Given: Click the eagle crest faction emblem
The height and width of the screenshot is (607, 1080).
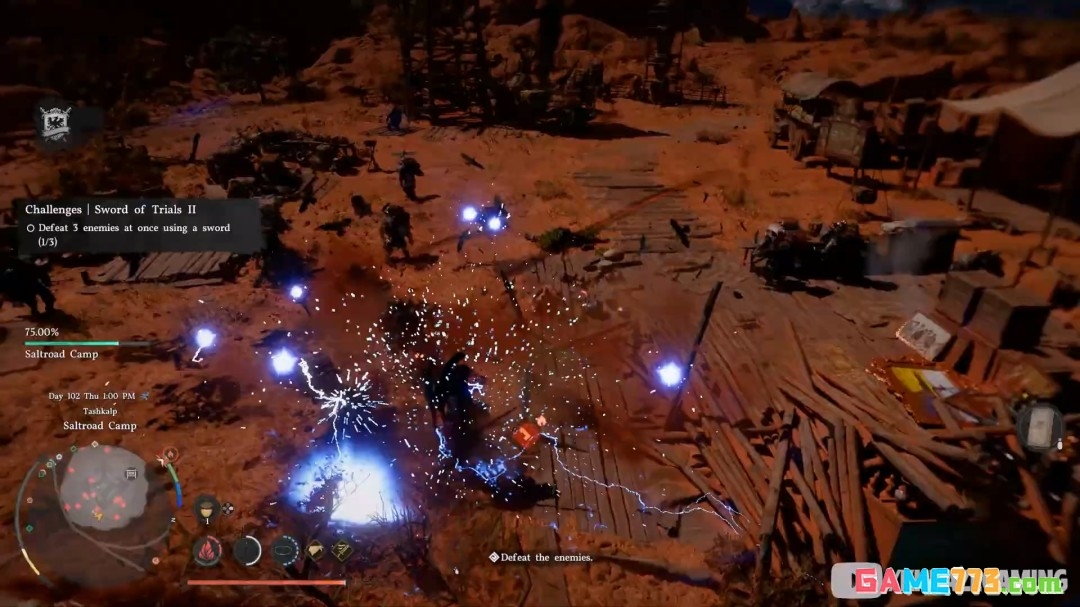Looking at the screenshot, I should pyautogui.click(x=53, y=123).
